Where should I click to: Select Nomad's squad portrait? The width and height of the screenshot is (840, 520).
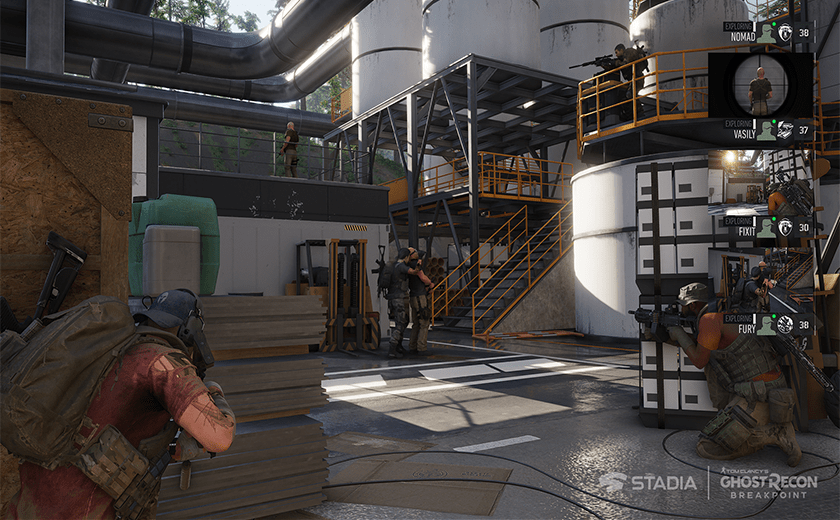[x=766, y=33]
